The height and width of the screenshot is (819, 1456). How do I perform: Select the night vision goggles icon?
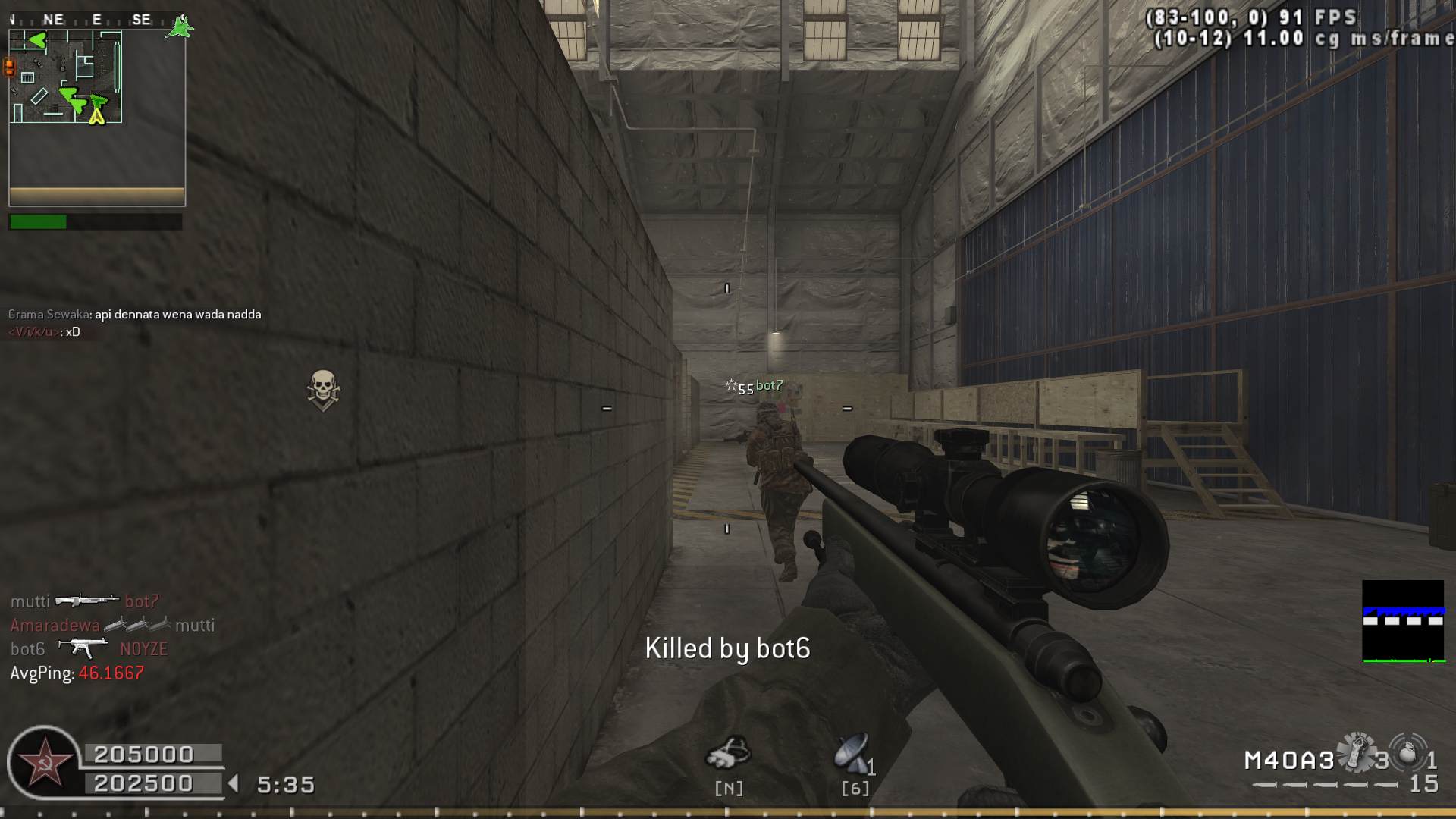(x=728, y=753)
